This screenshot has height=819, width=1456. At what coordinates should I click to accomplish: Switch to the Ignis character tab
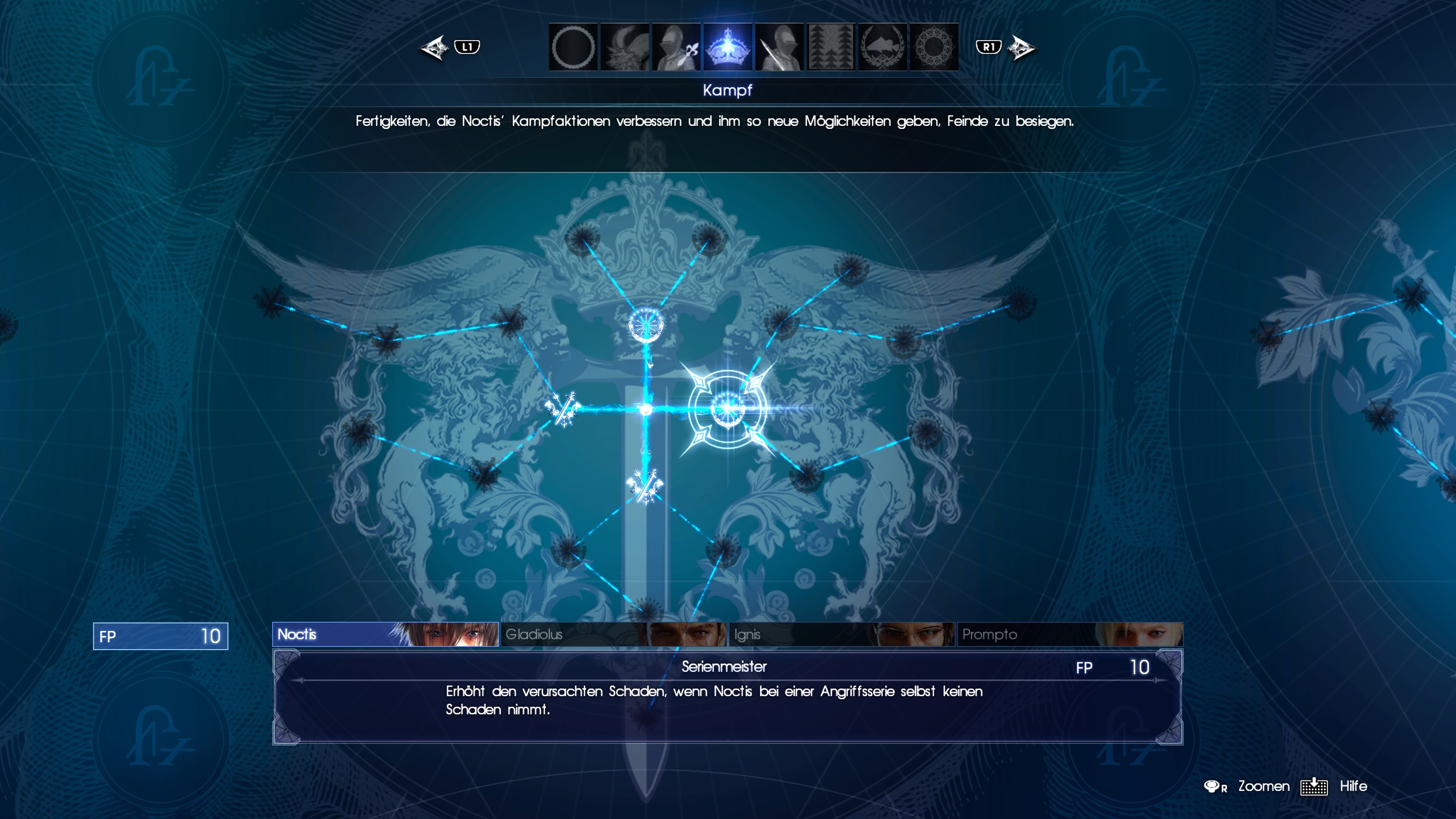[x=842, y=635]
